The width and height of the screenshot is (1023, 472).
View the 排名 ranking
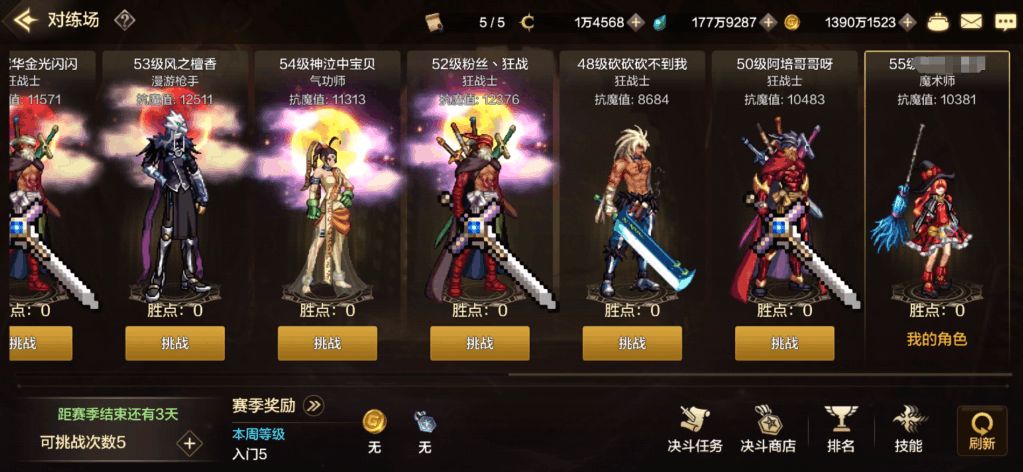pos(841,430)
